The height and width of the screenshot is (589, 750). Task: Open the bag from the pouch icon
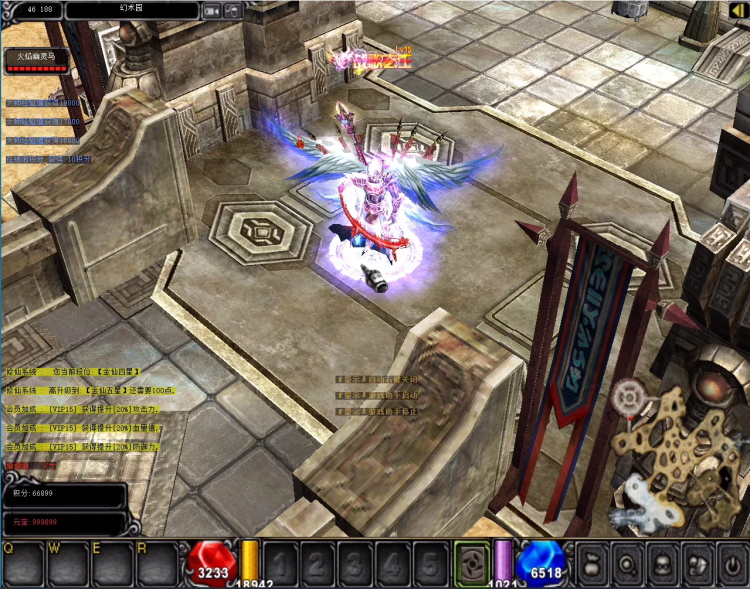click(591, 564)
